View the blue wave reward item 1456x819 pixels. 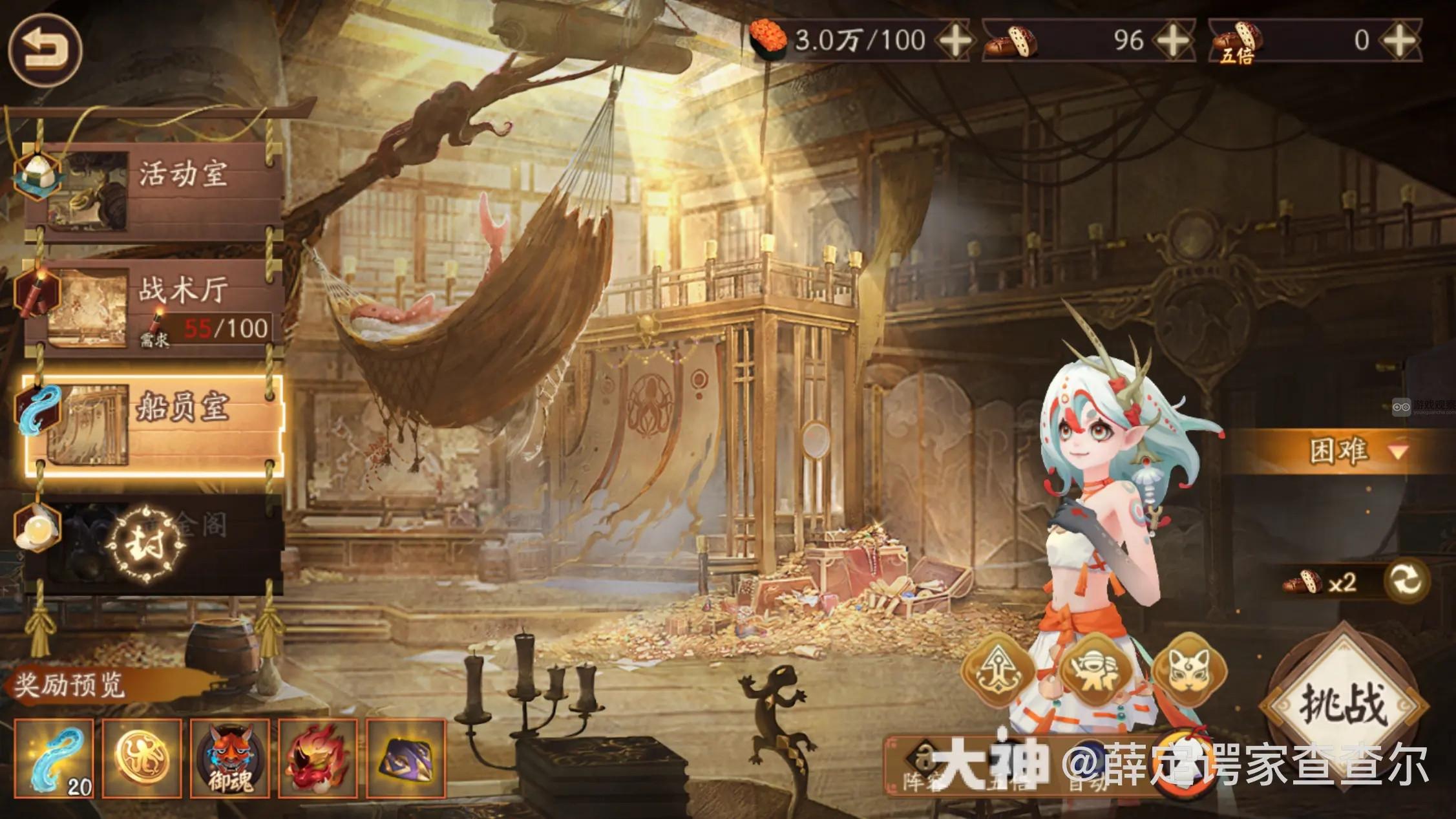[x=54, y=759]
